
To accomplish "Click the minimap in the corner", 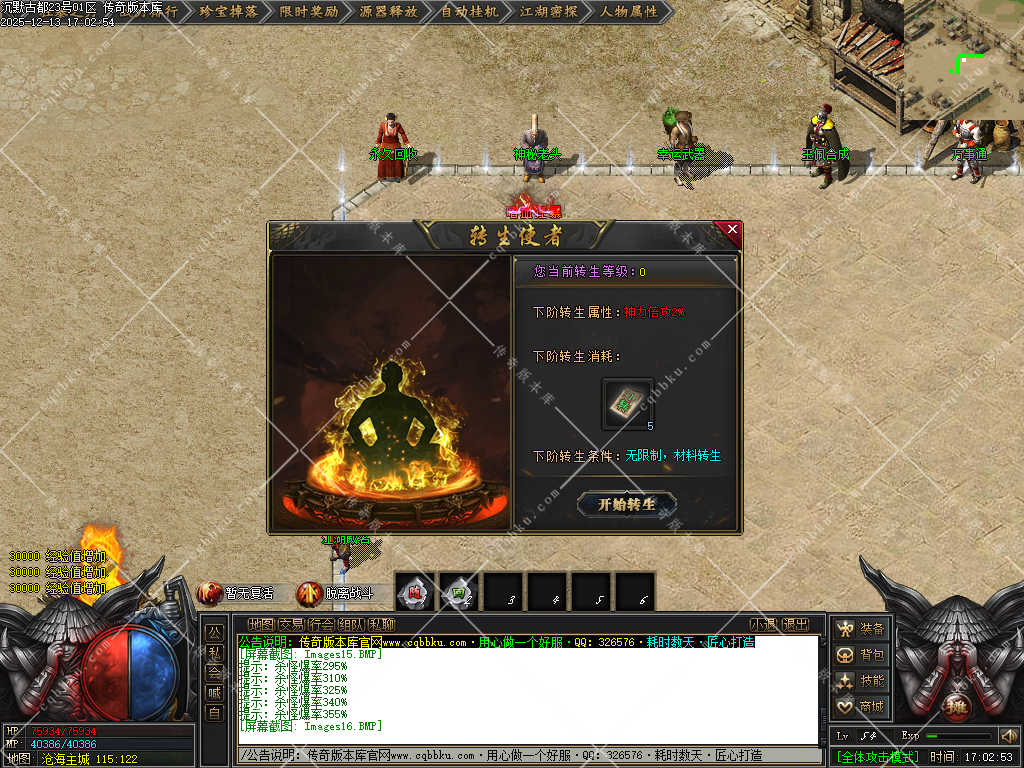I will pyautogui.click(x=964, y=60).
